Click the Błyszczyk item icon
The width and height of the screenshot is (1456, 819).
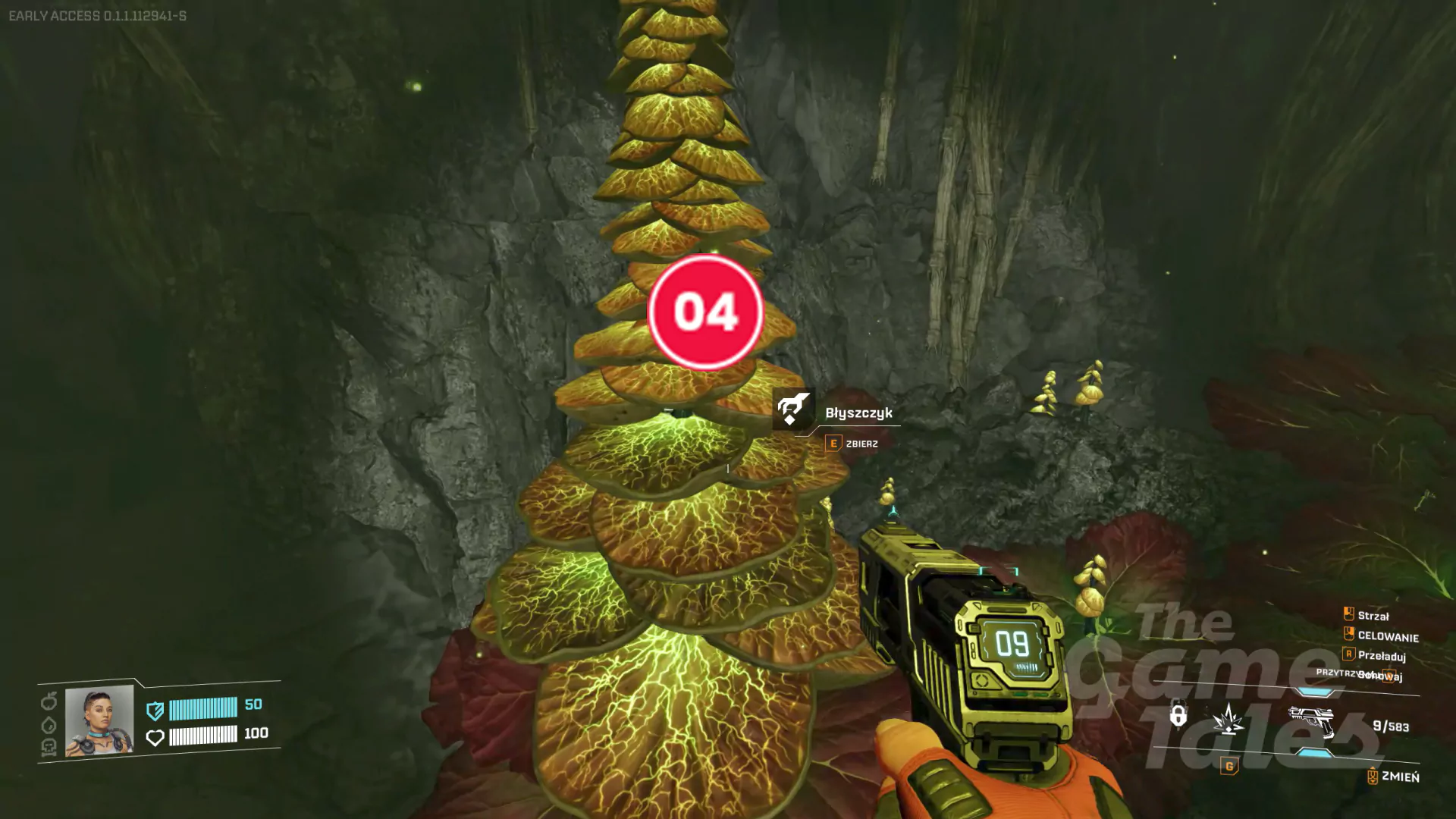coord(792,409)
